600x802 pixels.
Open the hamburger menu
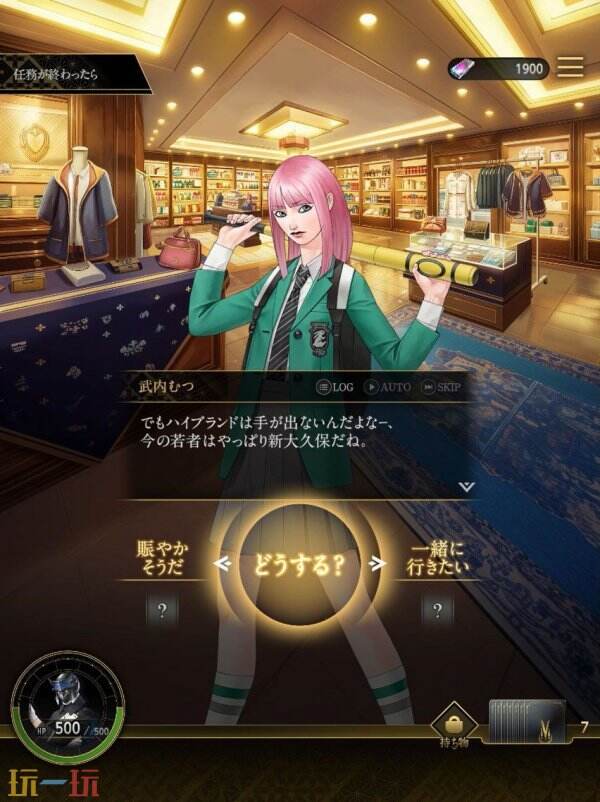(570, 67)
